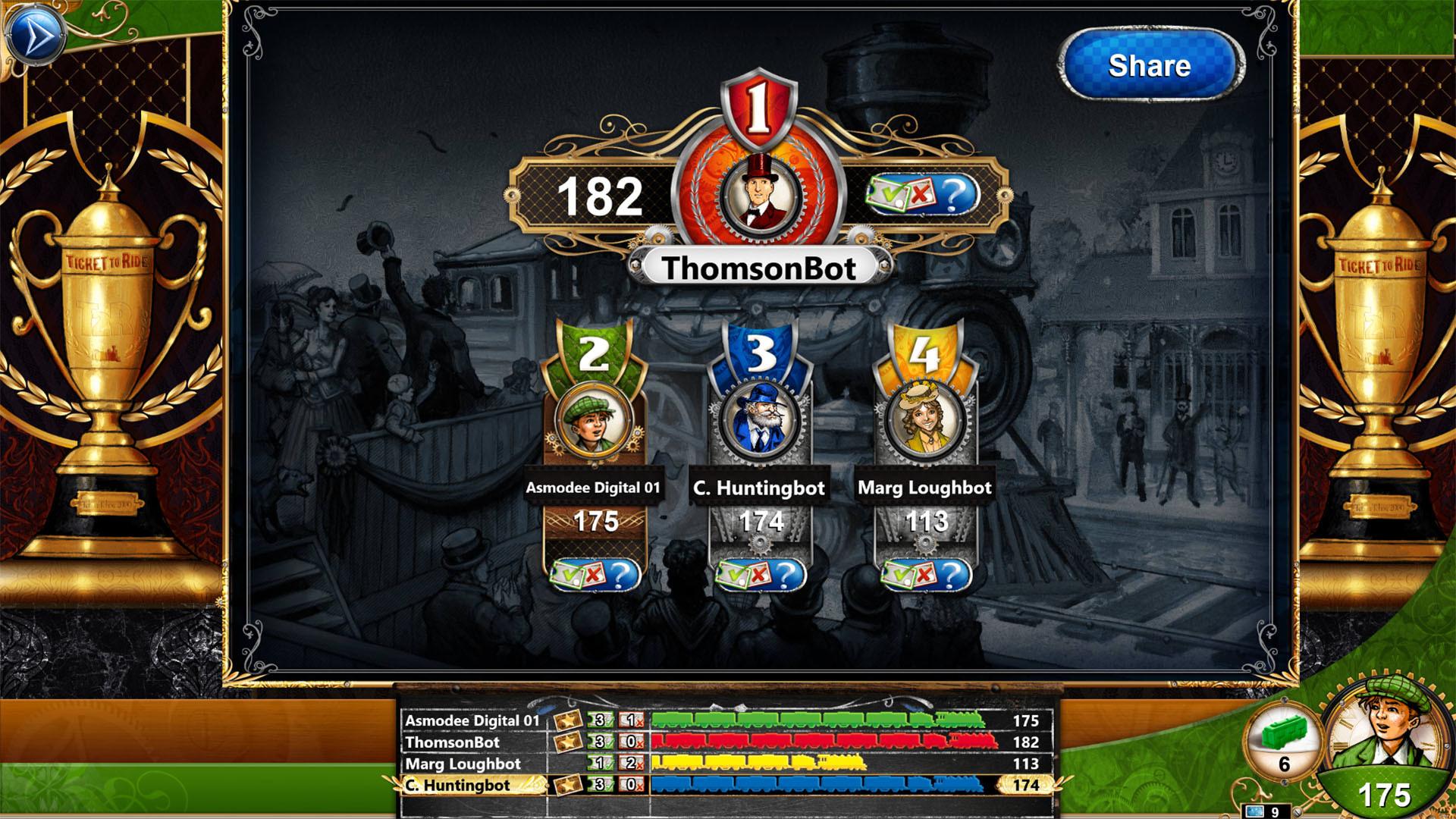Toggle completed tickets view for C. Huntingbot
1456x819 pixels.
pos(734,575)
